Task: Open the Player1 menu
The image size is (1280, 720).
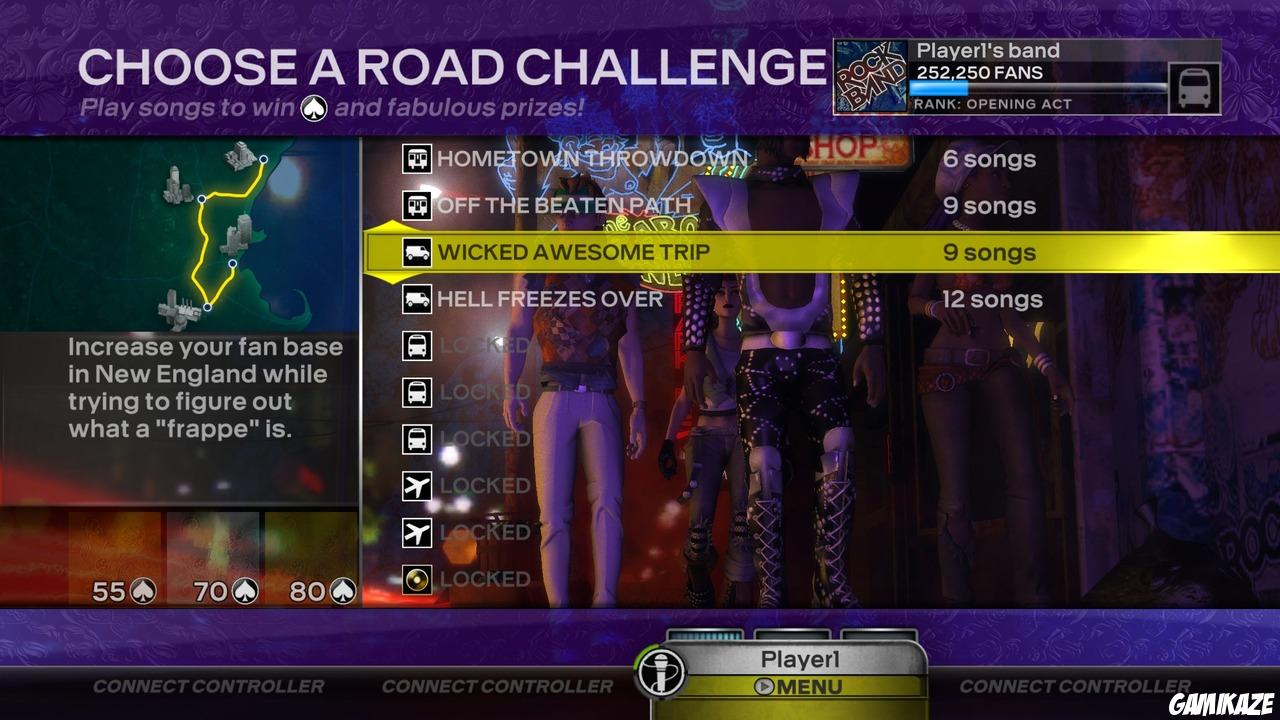Action: tap(808, 687)
